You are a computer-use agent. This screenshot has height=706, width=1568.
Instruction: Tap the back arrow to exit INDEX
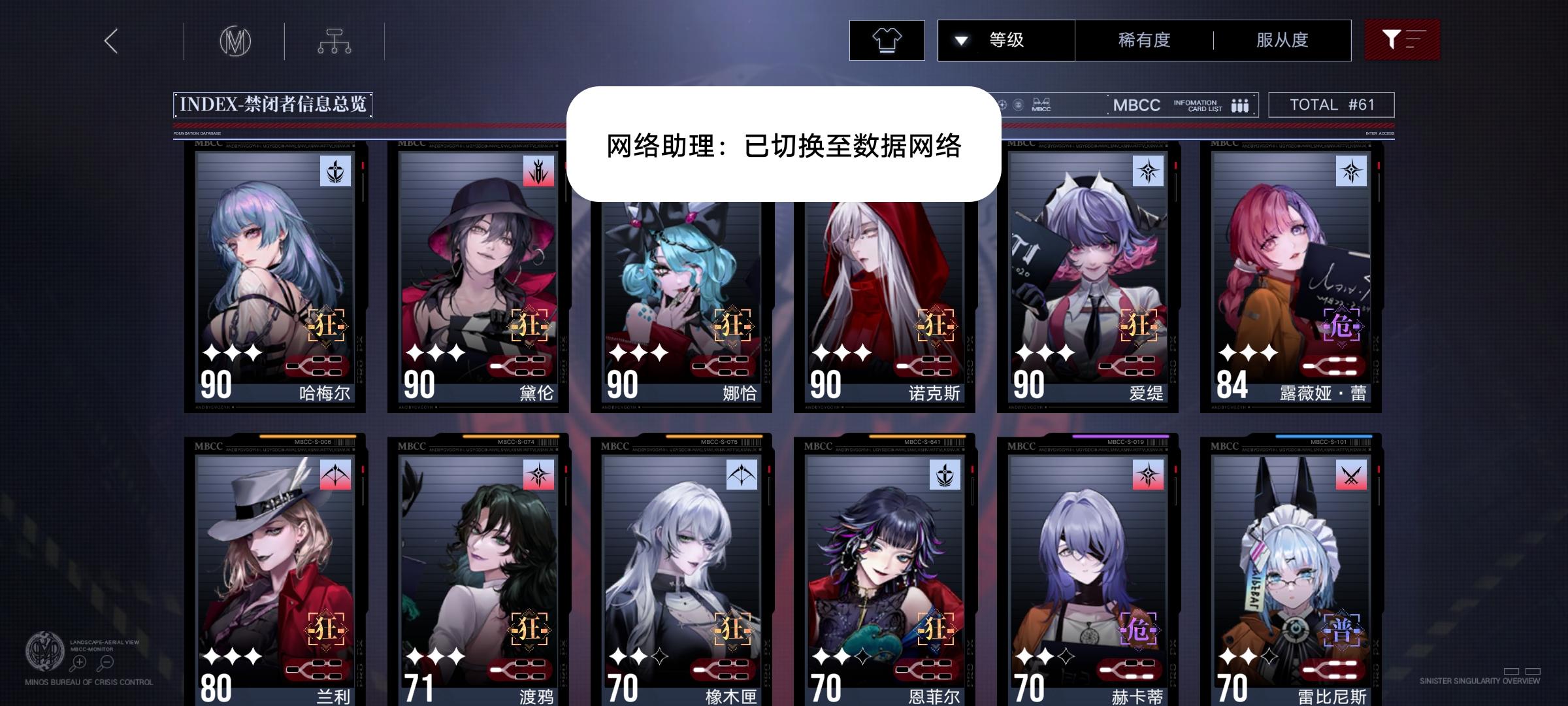110,41
